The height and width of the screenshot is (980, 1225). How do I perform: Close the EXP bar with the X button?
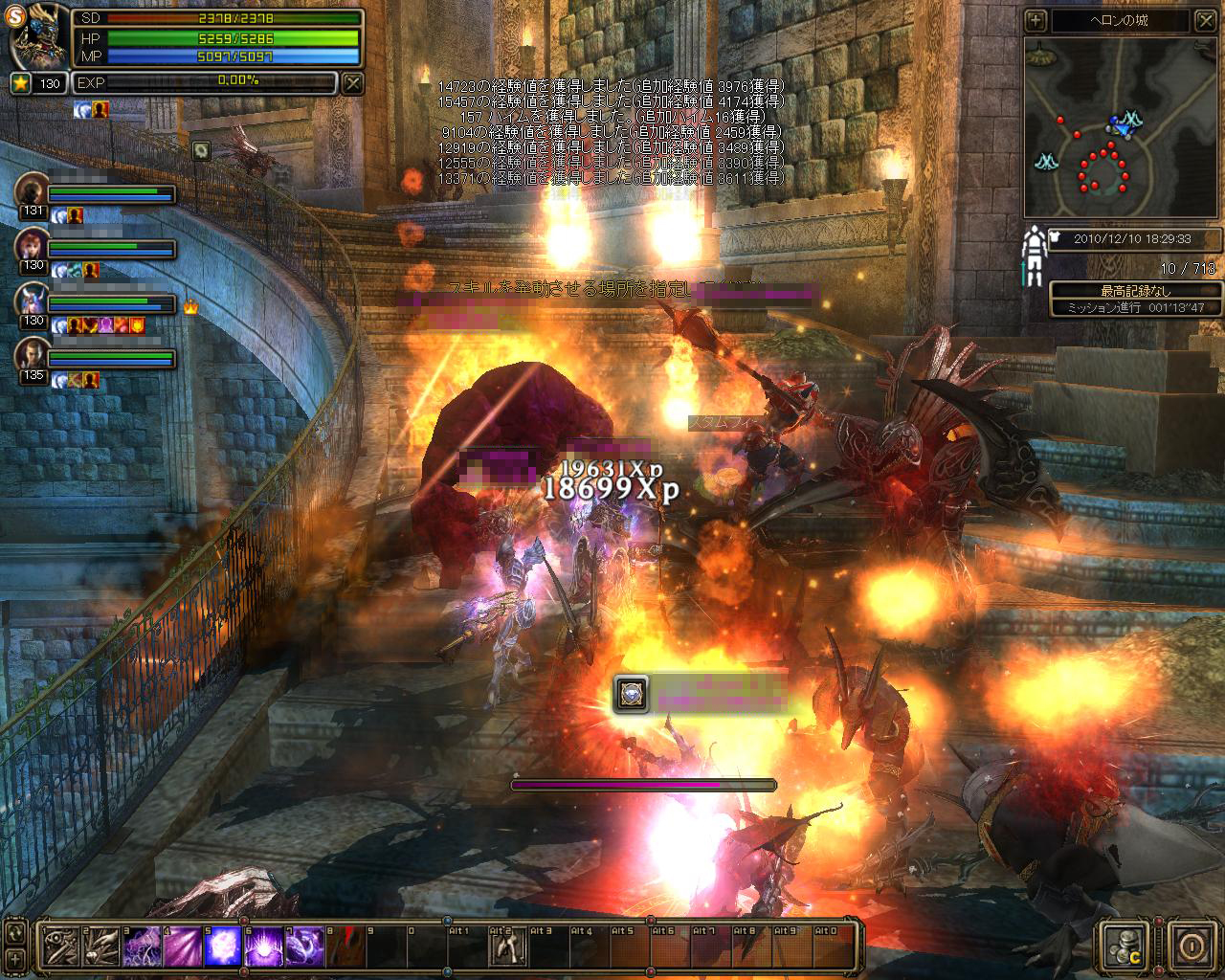353,83
